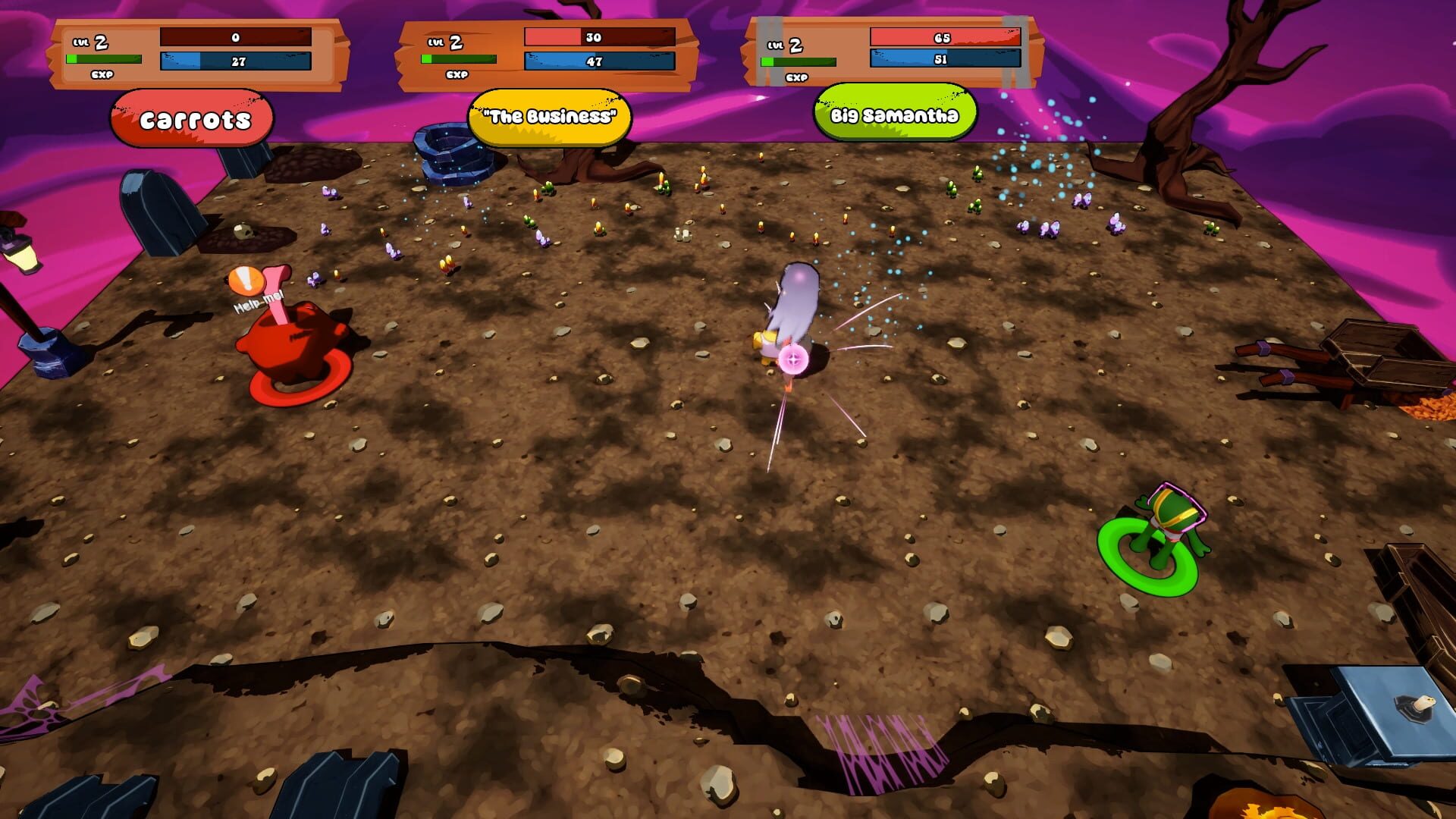
Task: Select "The Business" yellow name plate
Action: [x=550, y=117]
